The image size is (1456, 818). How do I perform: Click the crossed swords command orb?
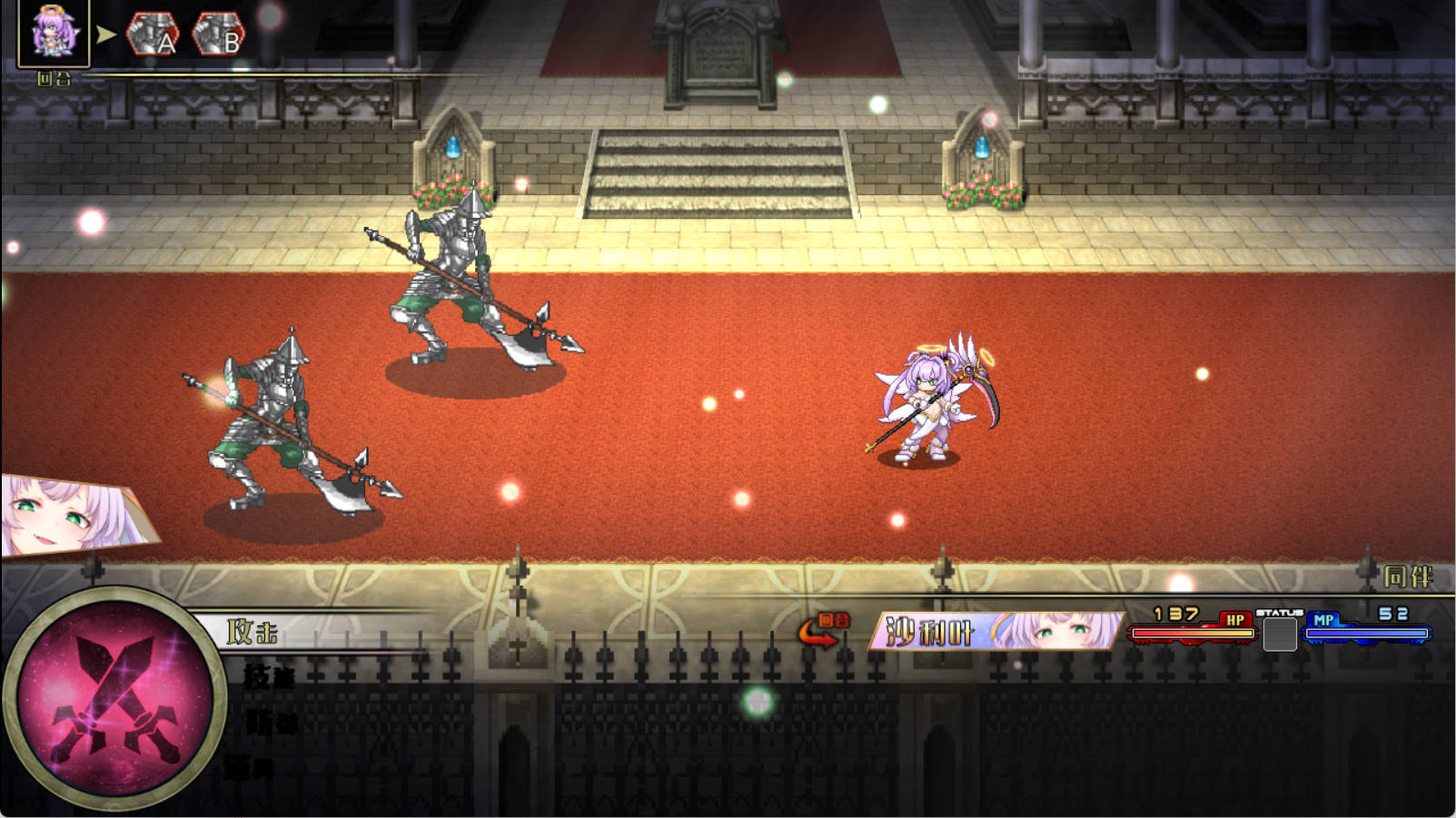point(114,699)
